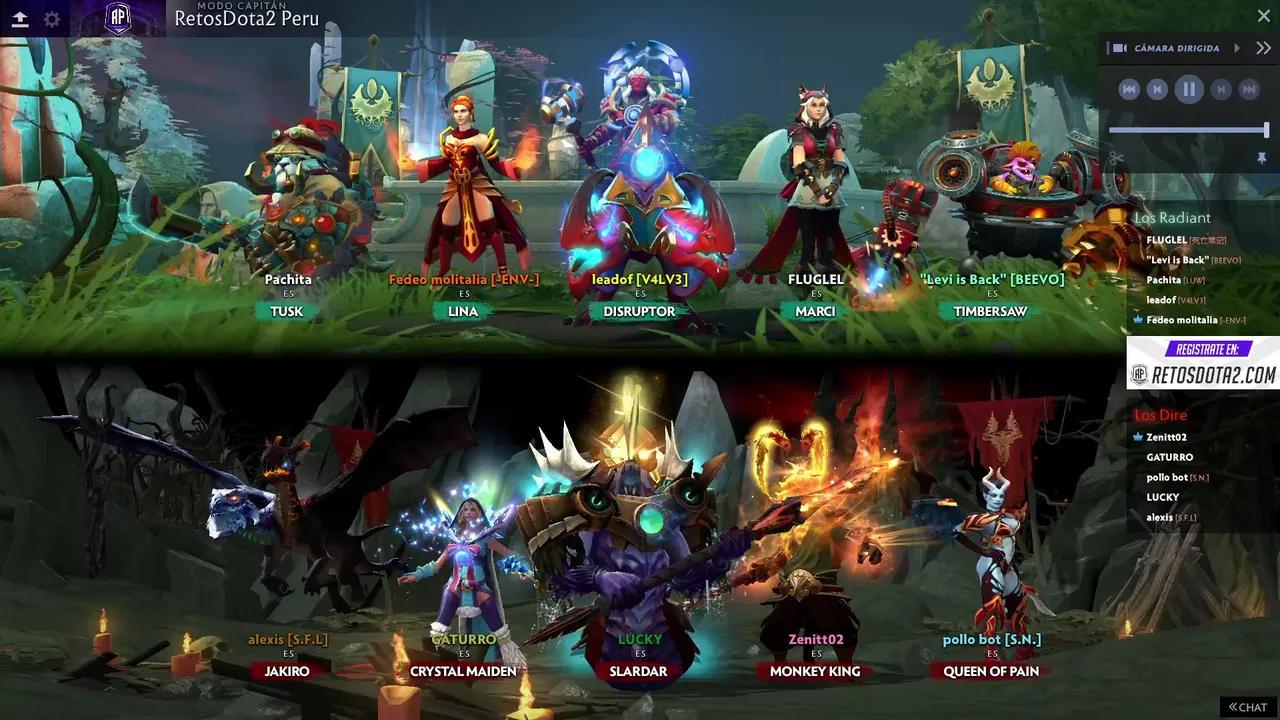Select pollo bot in the Dire list
Viewport: 1280px width, 720px height.
pos(1167,477)
